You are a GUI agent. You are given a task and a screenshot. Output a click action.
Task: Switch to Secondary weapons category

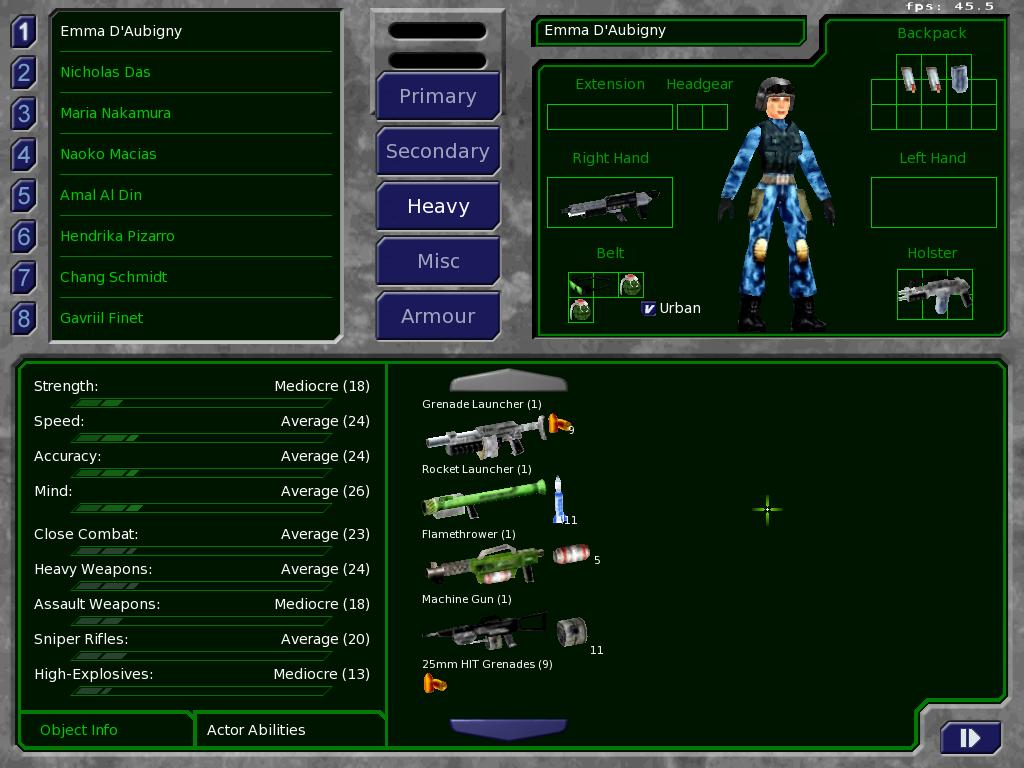point(438,151)
